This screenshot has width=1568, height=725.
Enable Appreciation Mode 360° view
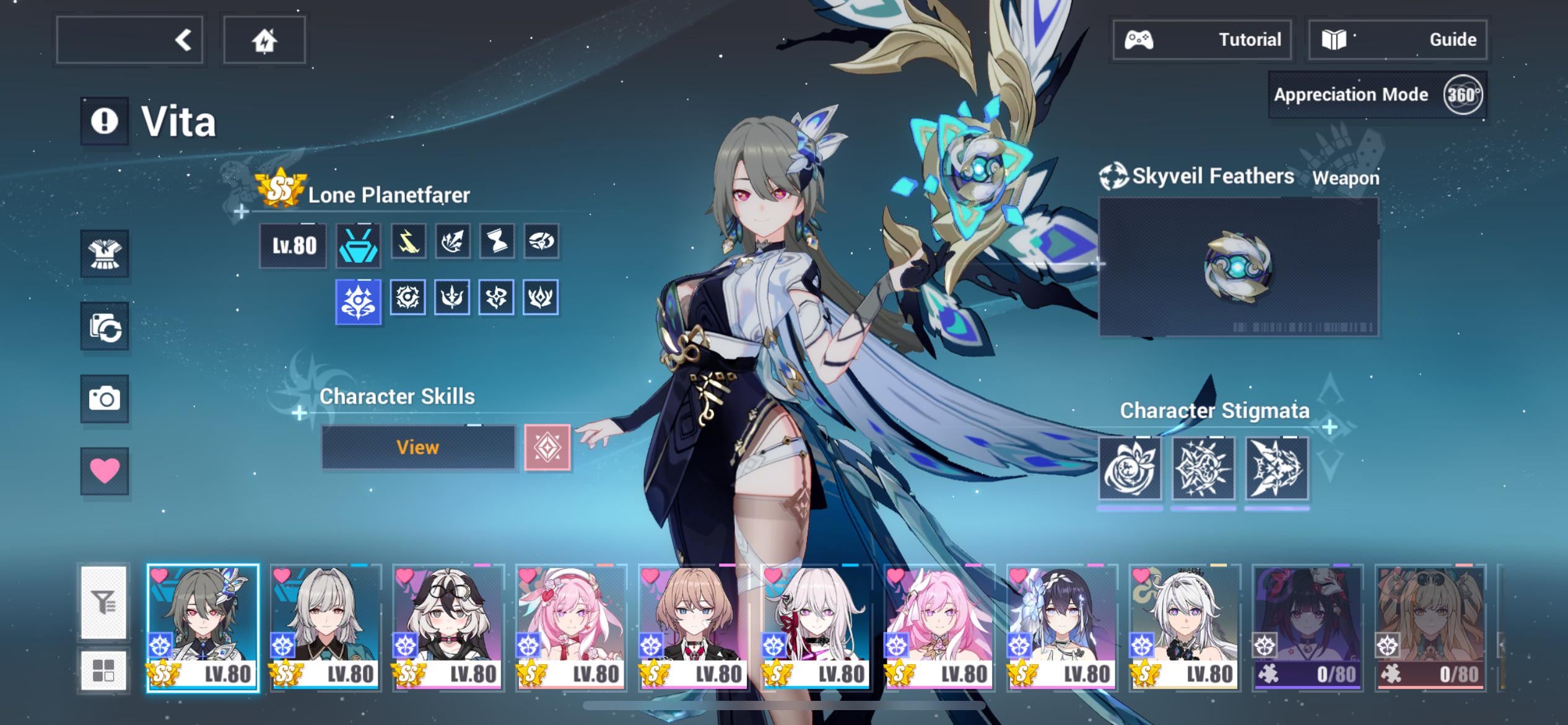click(x=1462, y=95)
